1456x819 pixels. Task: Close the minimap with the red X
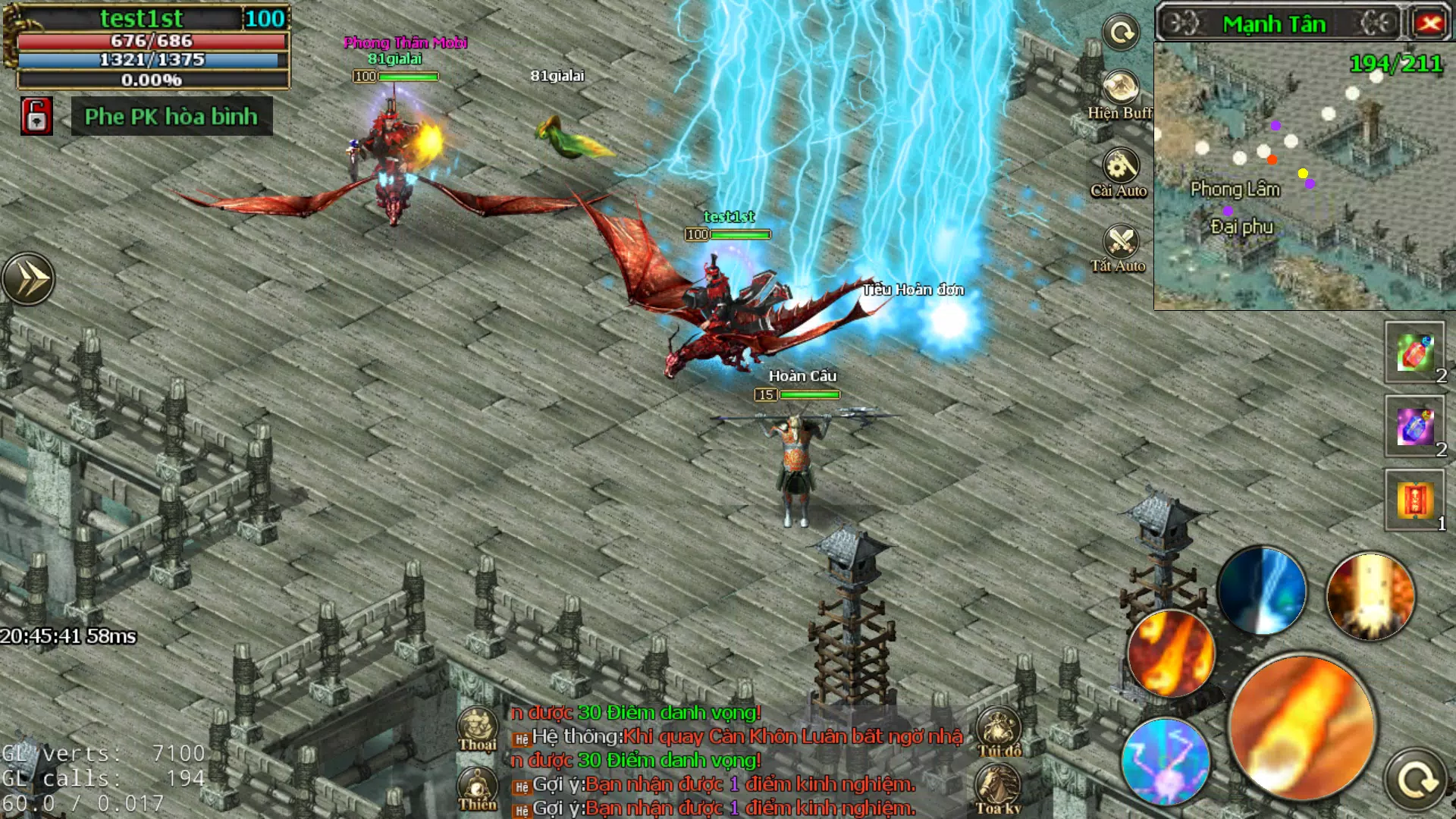tap(1429, 23)
